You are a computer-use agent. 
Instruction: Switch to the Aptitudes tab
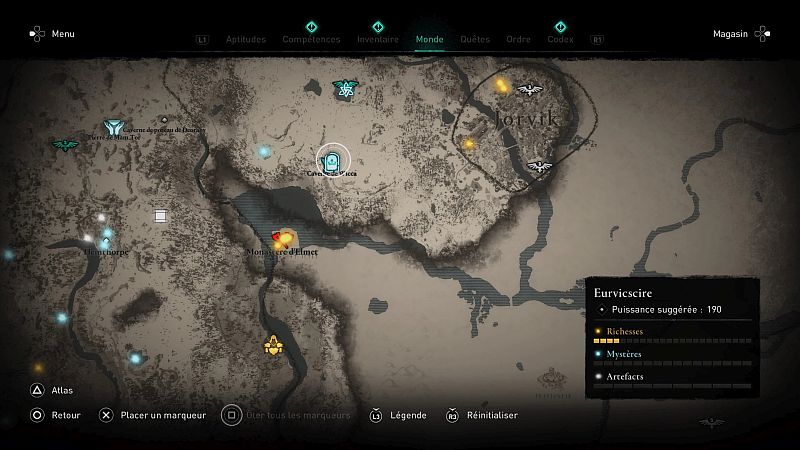246,40
